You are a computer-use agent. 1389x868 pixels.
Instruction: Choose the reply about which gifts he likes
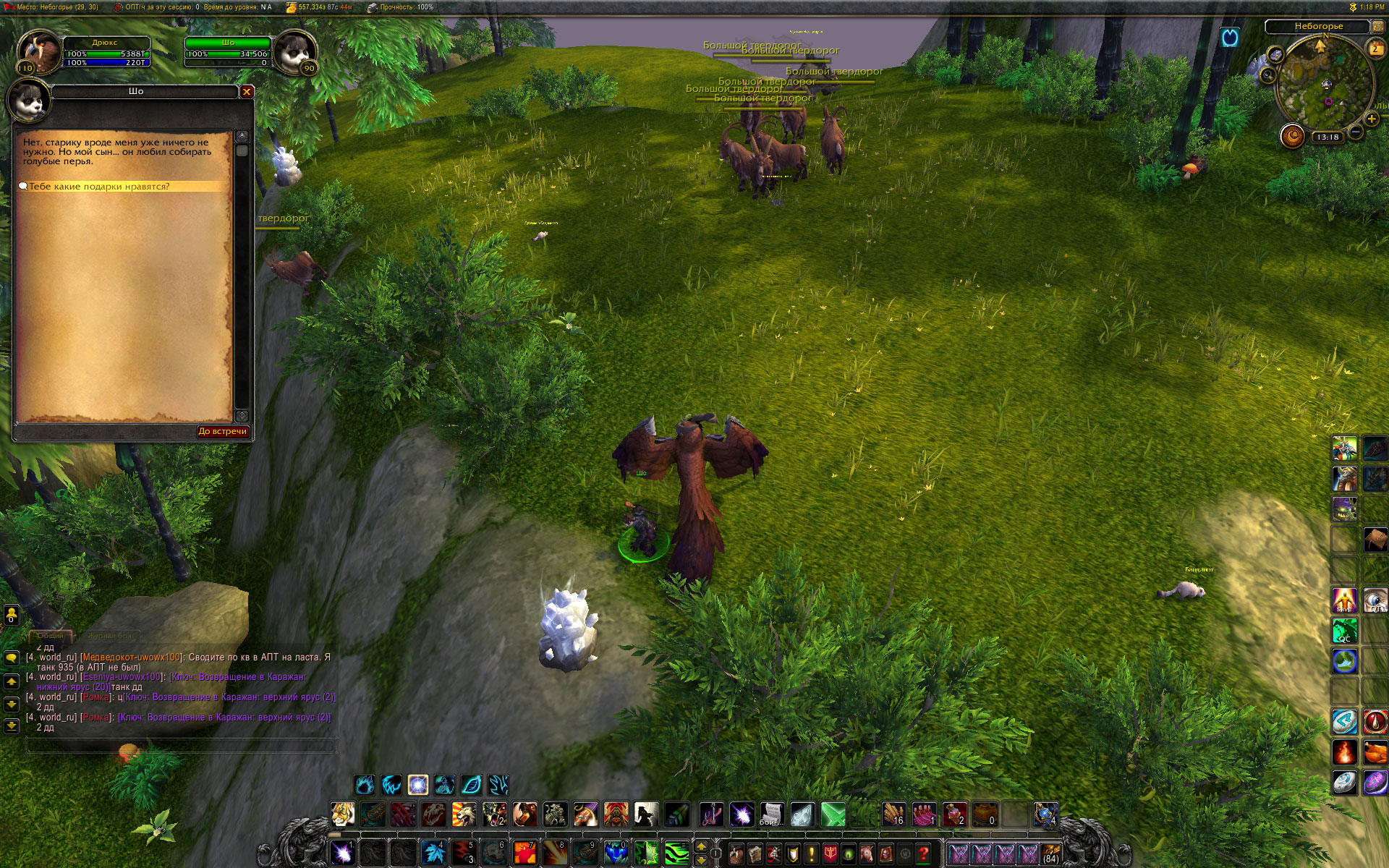pyautogui.click(x=99, y=187)
